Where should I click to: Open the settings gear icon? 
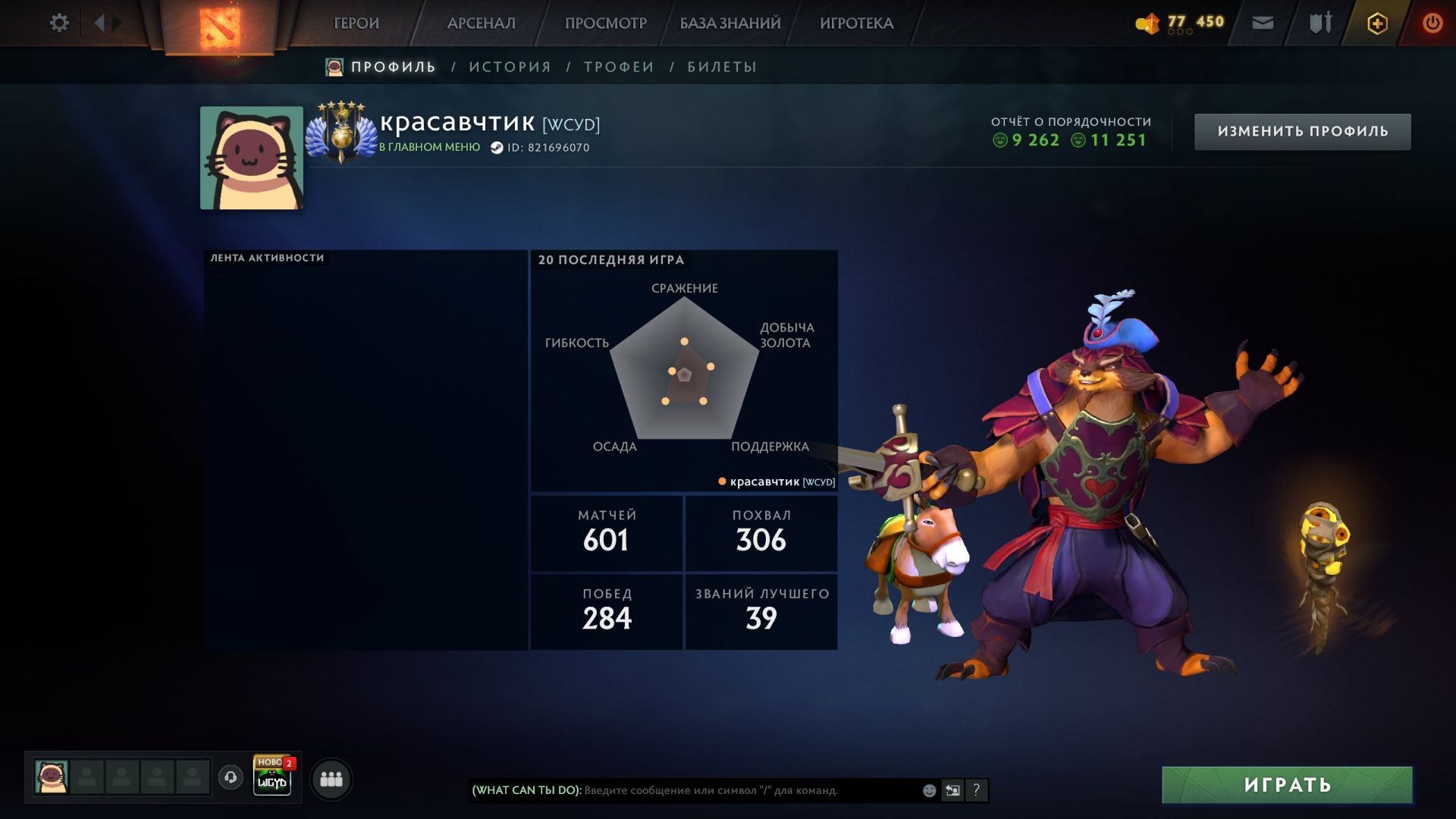(59, 23)
